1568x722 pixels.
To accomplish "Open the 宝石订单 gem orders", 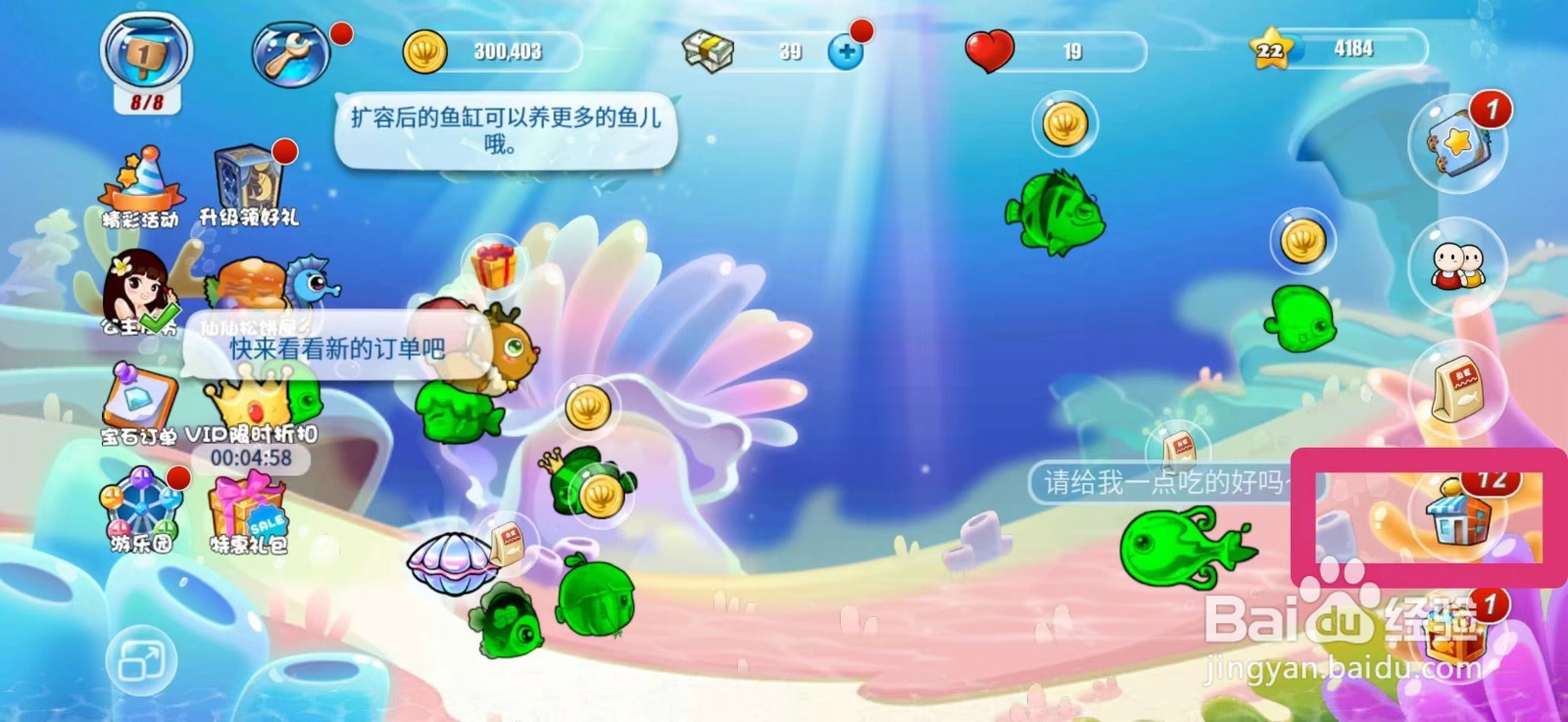I will (x=137, y=397).
